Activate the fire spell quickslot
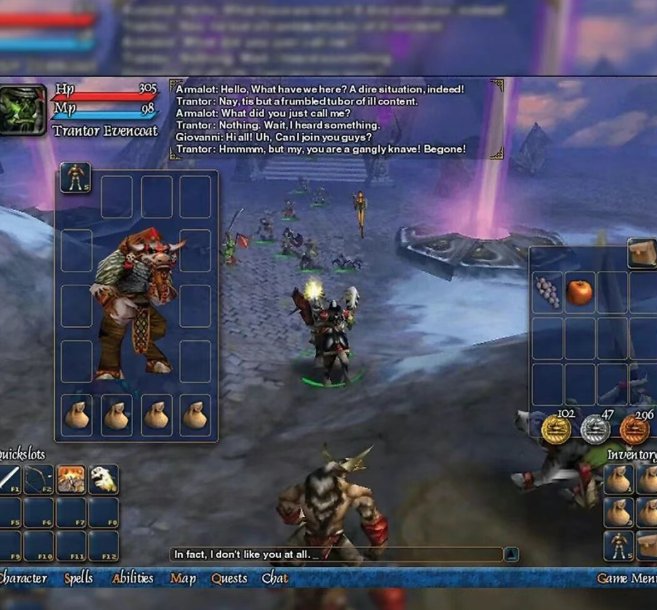Image resolution: width=657 pixels, height=610 pixels. [x=71, y=480]
